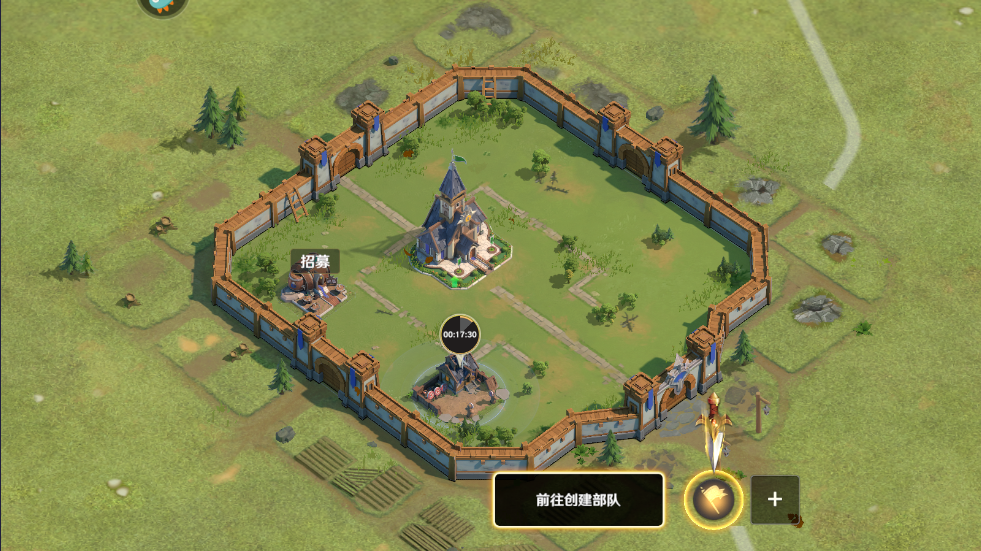Tap the 招募 recruit label

315,261
